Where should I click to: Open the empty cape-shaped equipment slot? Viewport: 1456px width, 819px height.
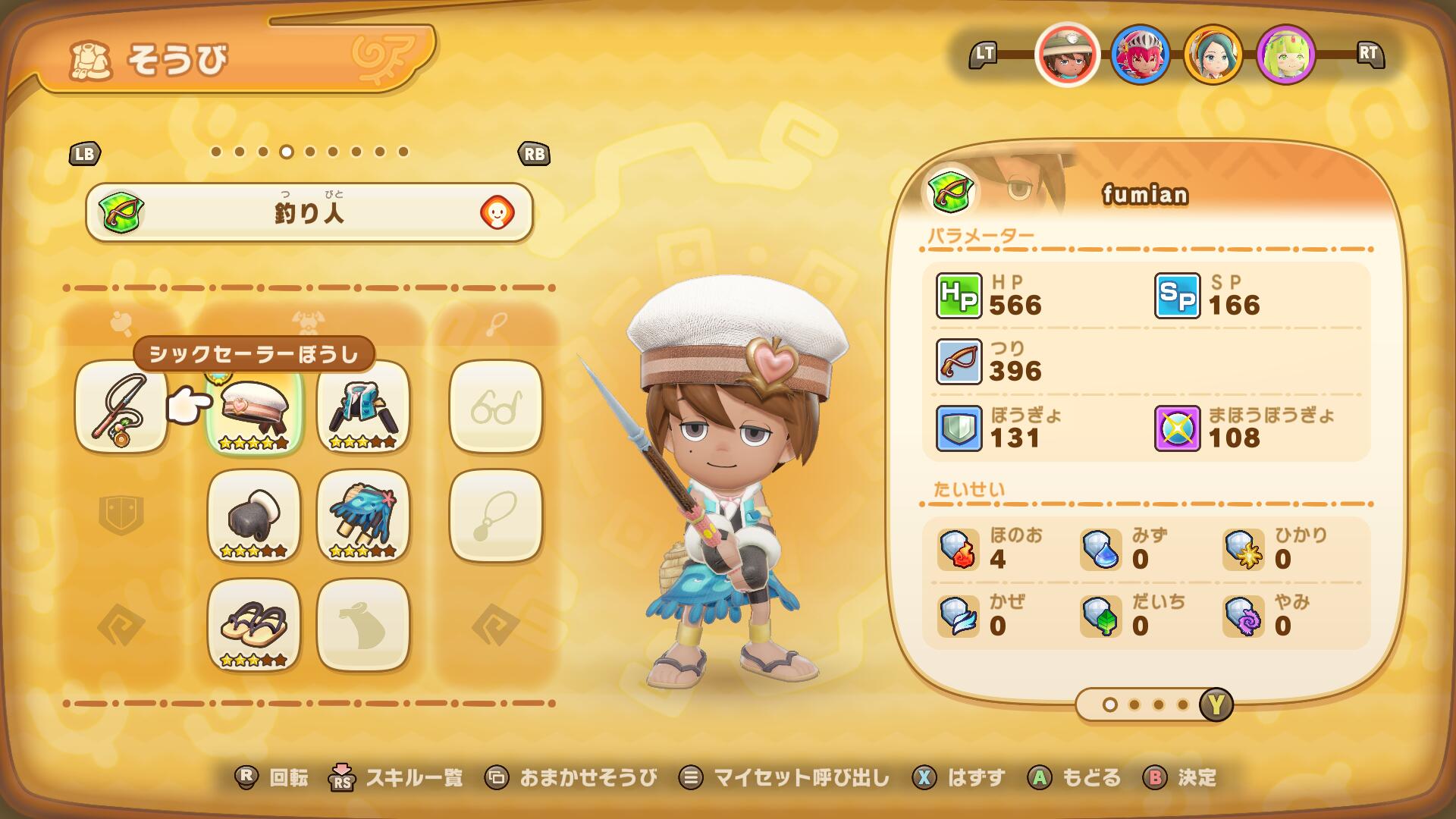point(363,626)
